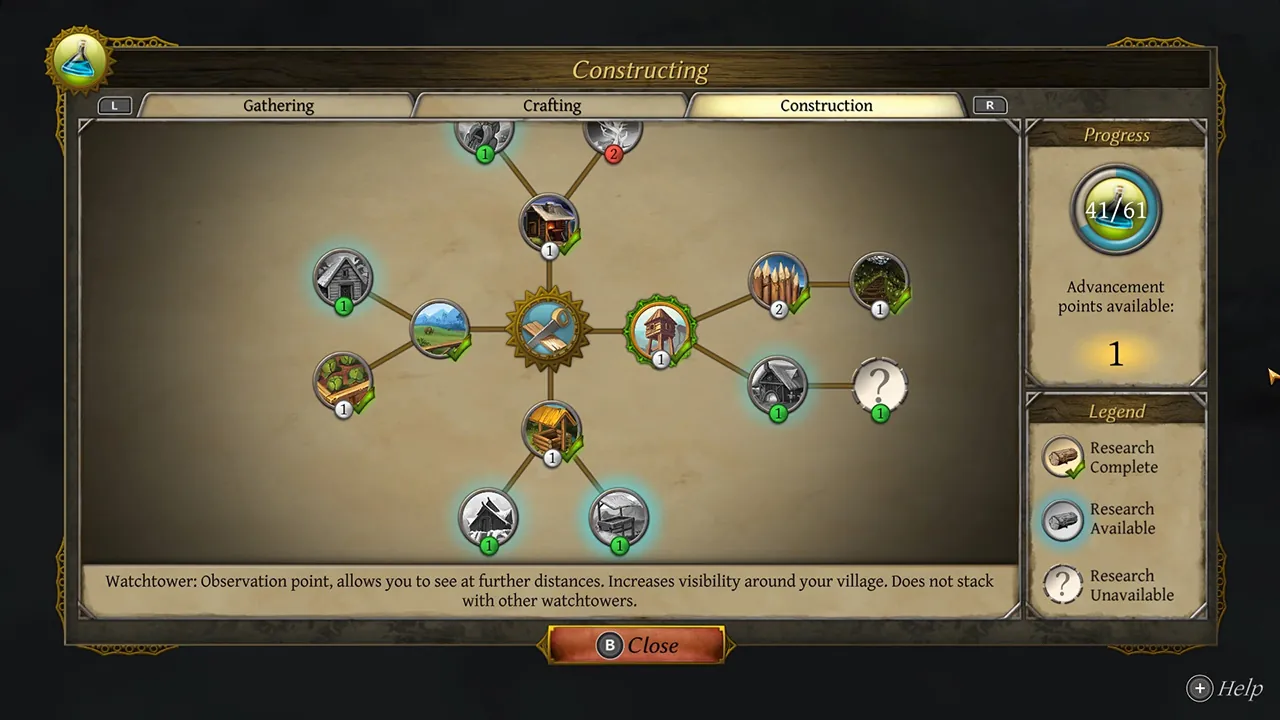Open the well research node below the hub
The width and height of the screenshot is (1280, 720).
[551, 430]
